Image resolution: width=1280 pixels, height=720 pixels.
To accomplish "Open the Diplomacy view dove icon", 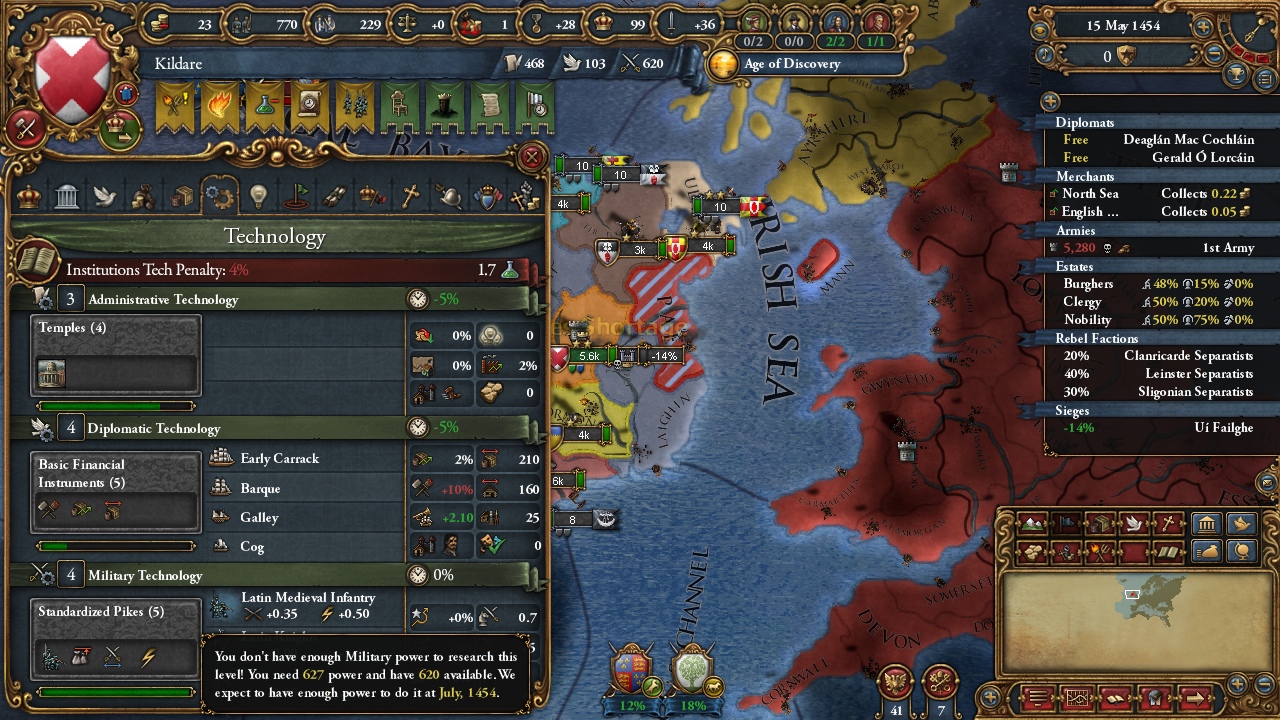I will [x=105, y=196].
